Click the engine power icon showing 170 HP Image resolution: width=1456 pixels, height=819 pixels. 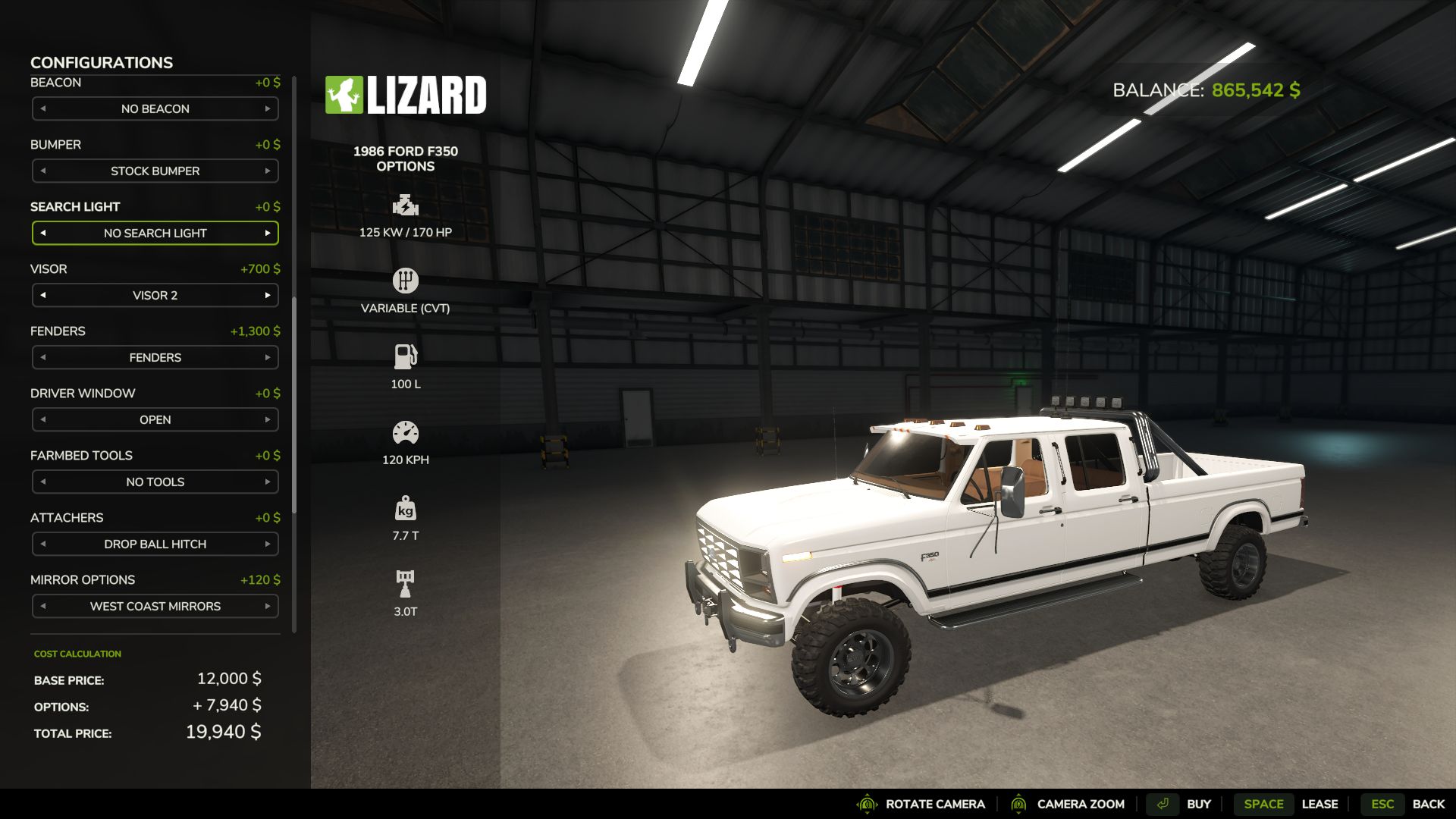(x=405, y=206)
